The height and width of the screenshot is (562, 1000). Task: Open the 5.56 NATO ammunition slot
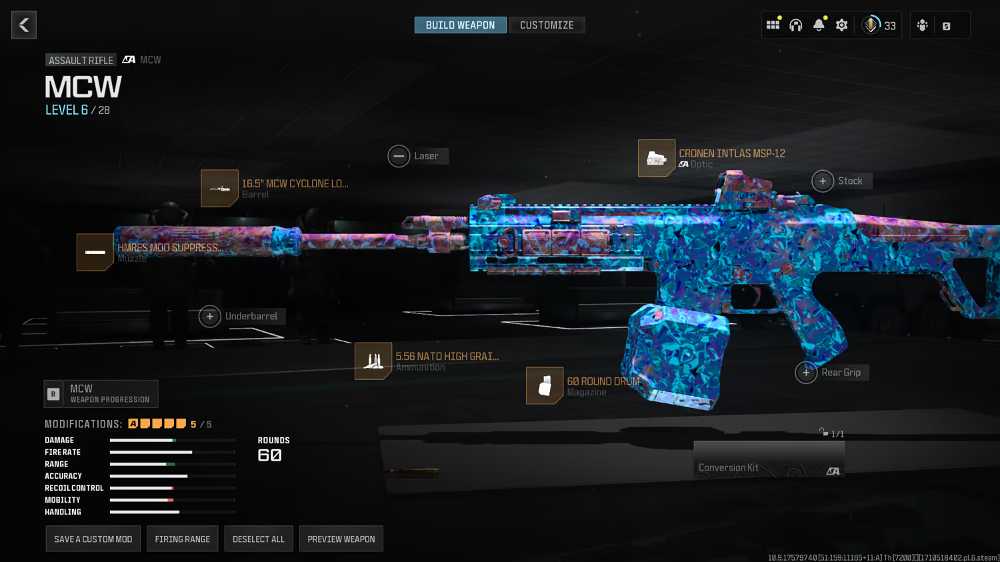pyautogui.click(x=373, y=361)
